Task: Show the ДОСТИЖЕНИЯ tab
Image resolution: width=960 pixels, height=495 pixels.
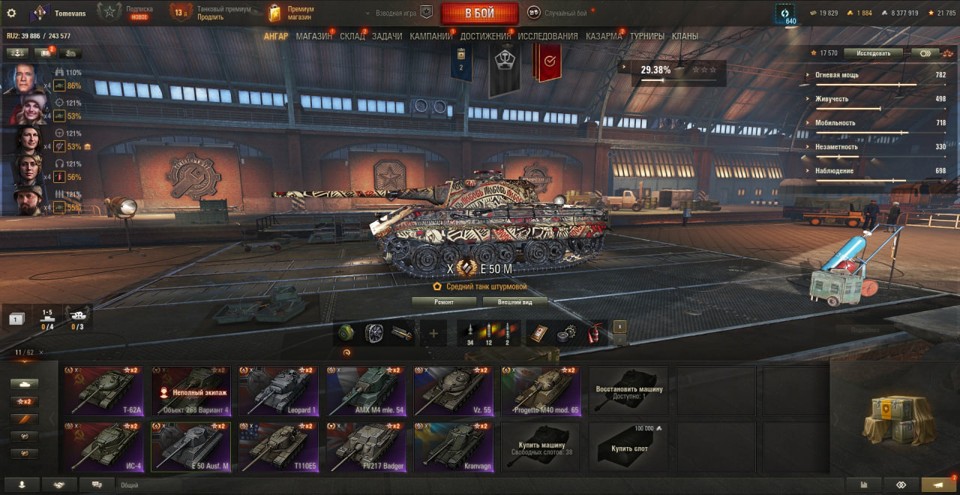Action: pos(486,36)
